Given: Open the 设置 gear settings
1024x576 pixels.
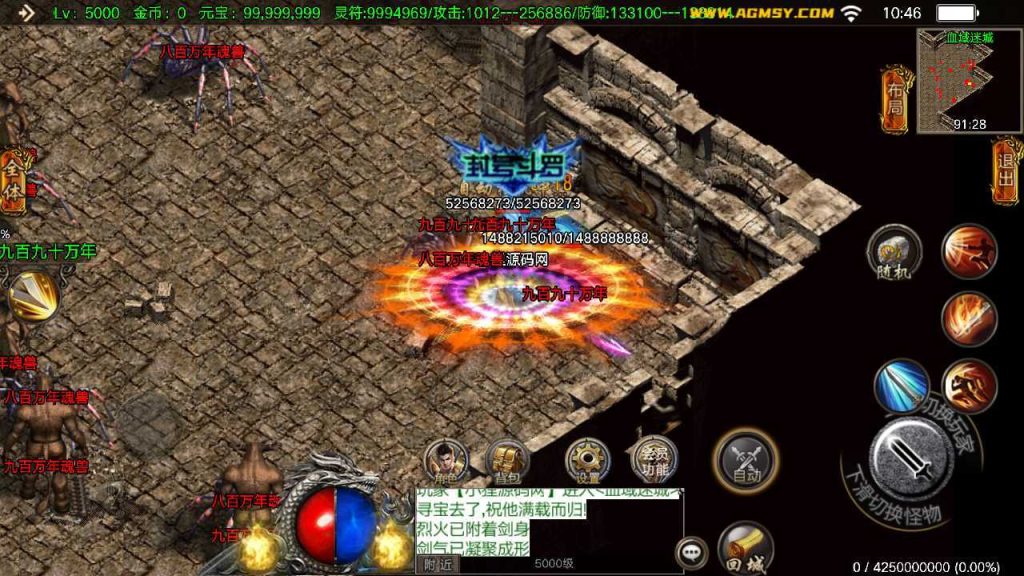Looking at the screenshot, I should (x=588, y=461).
